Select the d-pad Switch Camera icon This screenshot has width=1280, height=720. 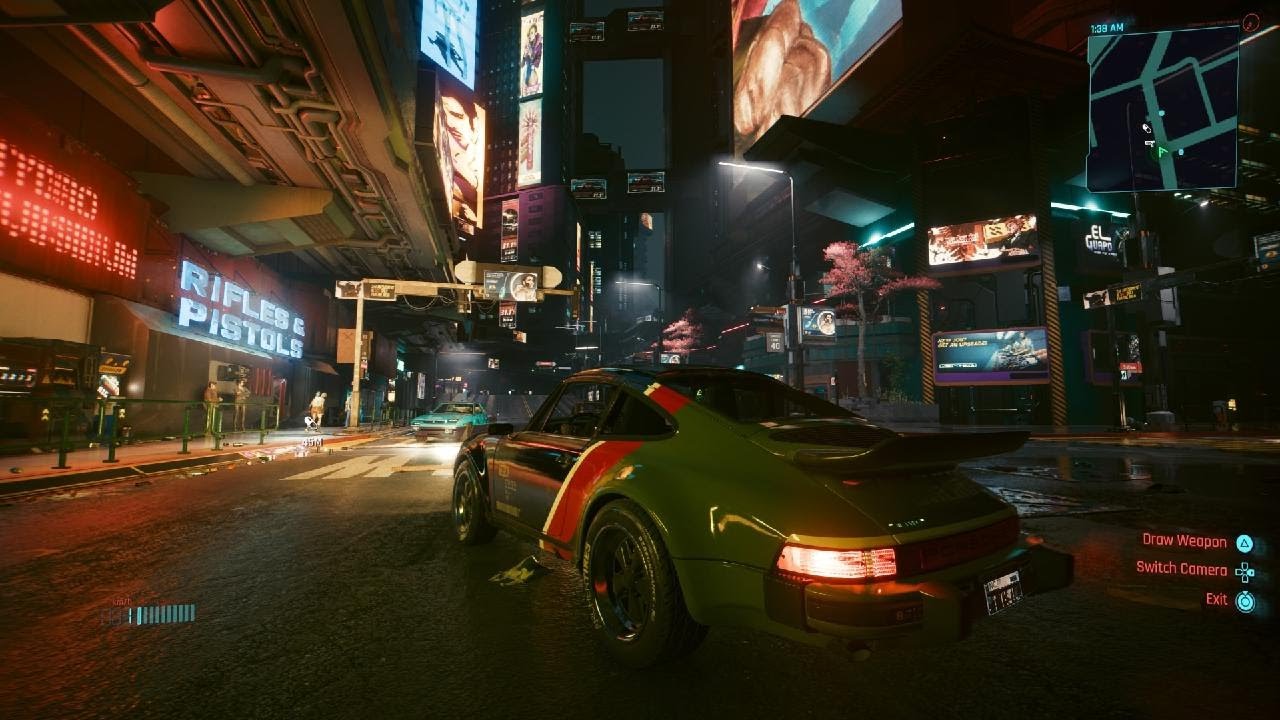(x=1245, y=572)
